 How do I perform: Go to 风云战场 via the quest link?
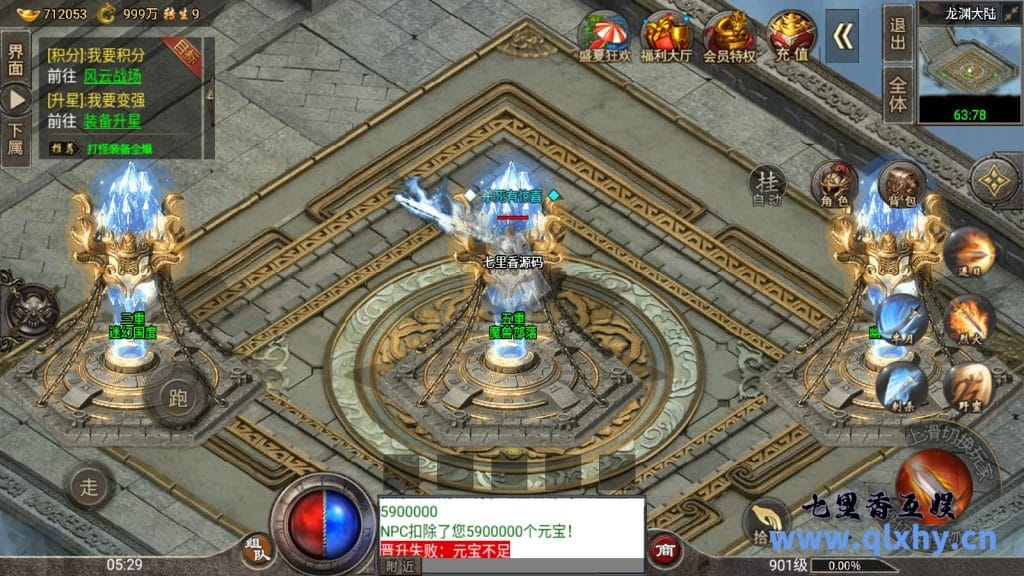[112, 75]
